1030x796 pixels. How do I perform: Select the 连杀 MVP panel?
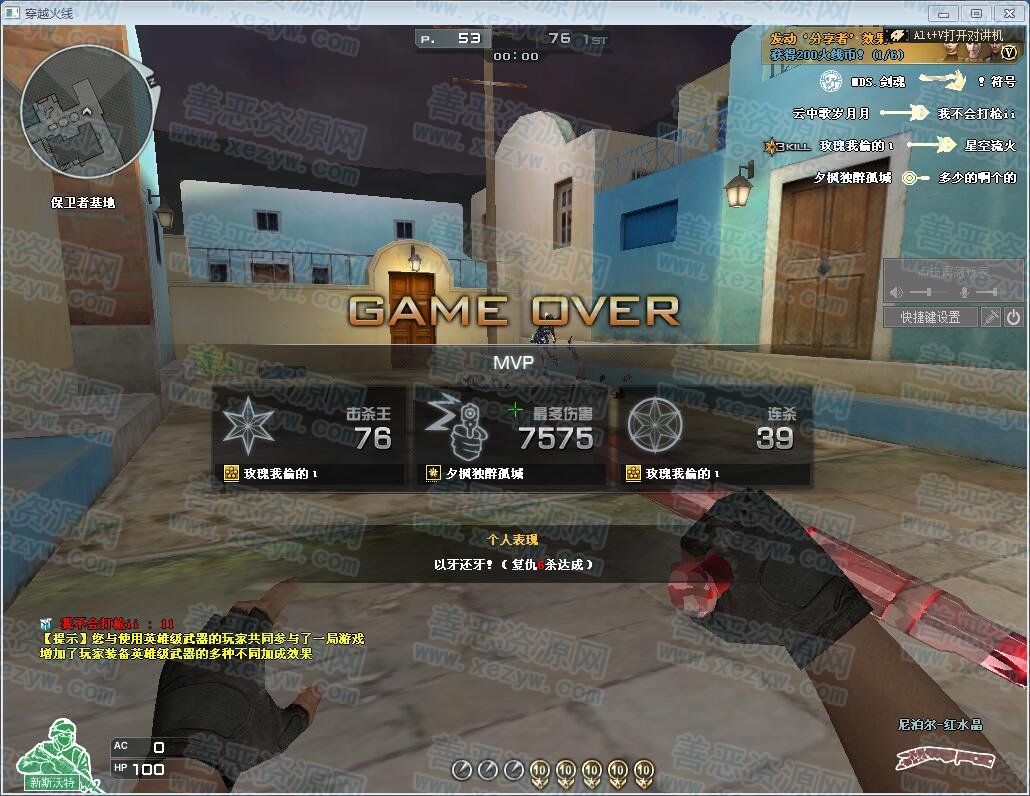715,437
